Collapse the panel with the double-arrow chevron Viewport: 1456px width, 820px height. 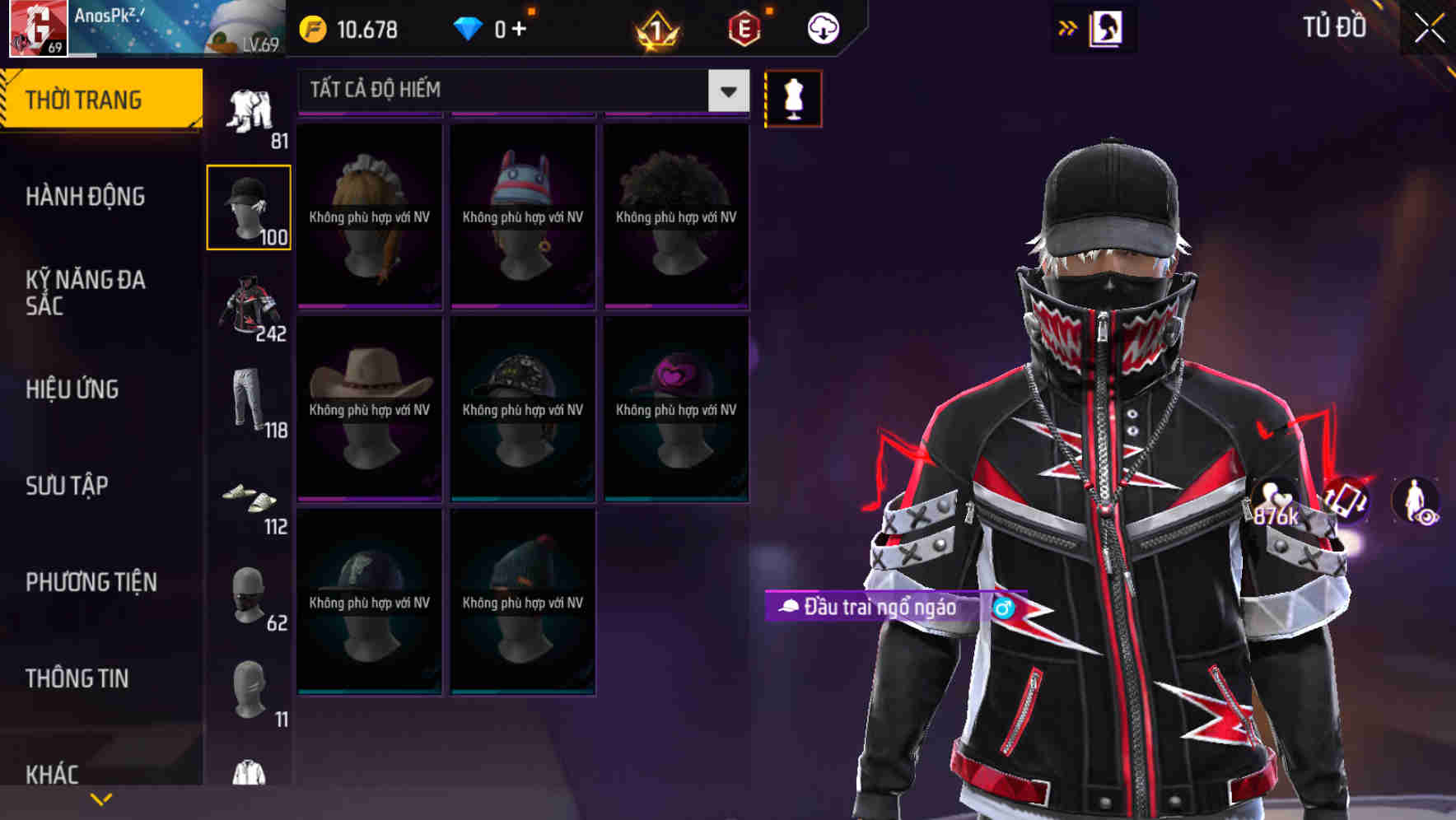click(1067, 27)
